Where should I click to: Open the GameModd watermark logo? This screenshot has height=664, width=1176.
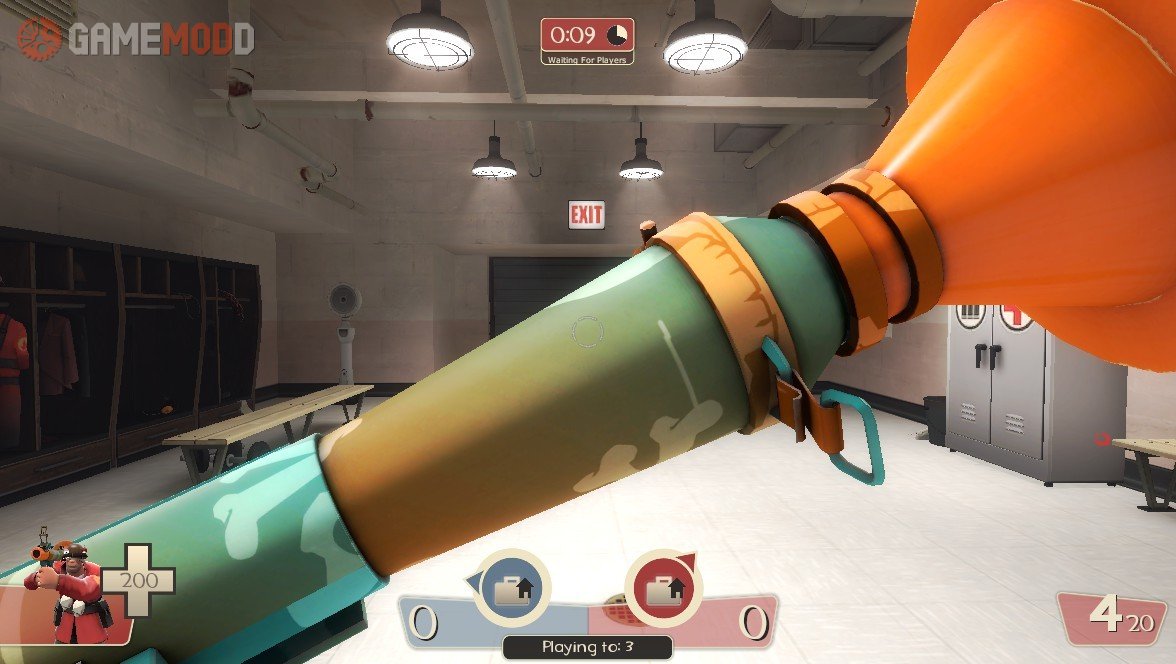click(135, 38)
